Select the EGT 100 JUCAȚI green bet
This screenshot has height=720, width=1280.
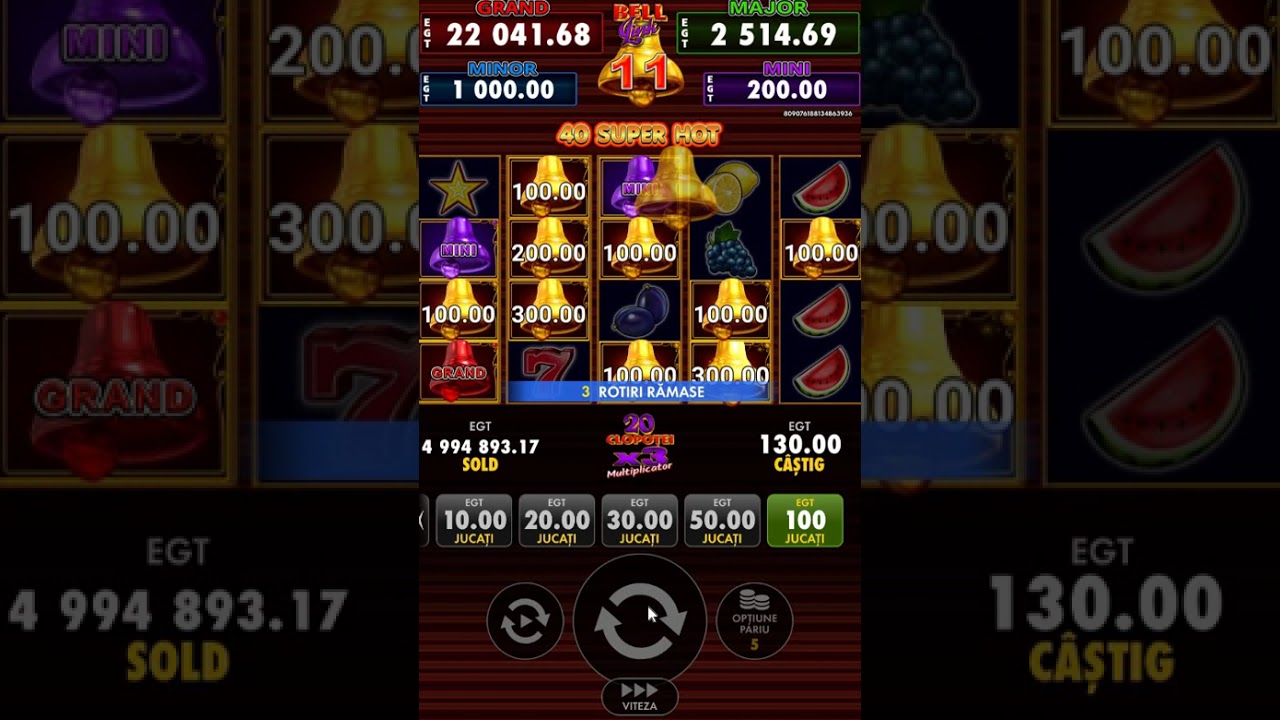(x=804, y=518)
